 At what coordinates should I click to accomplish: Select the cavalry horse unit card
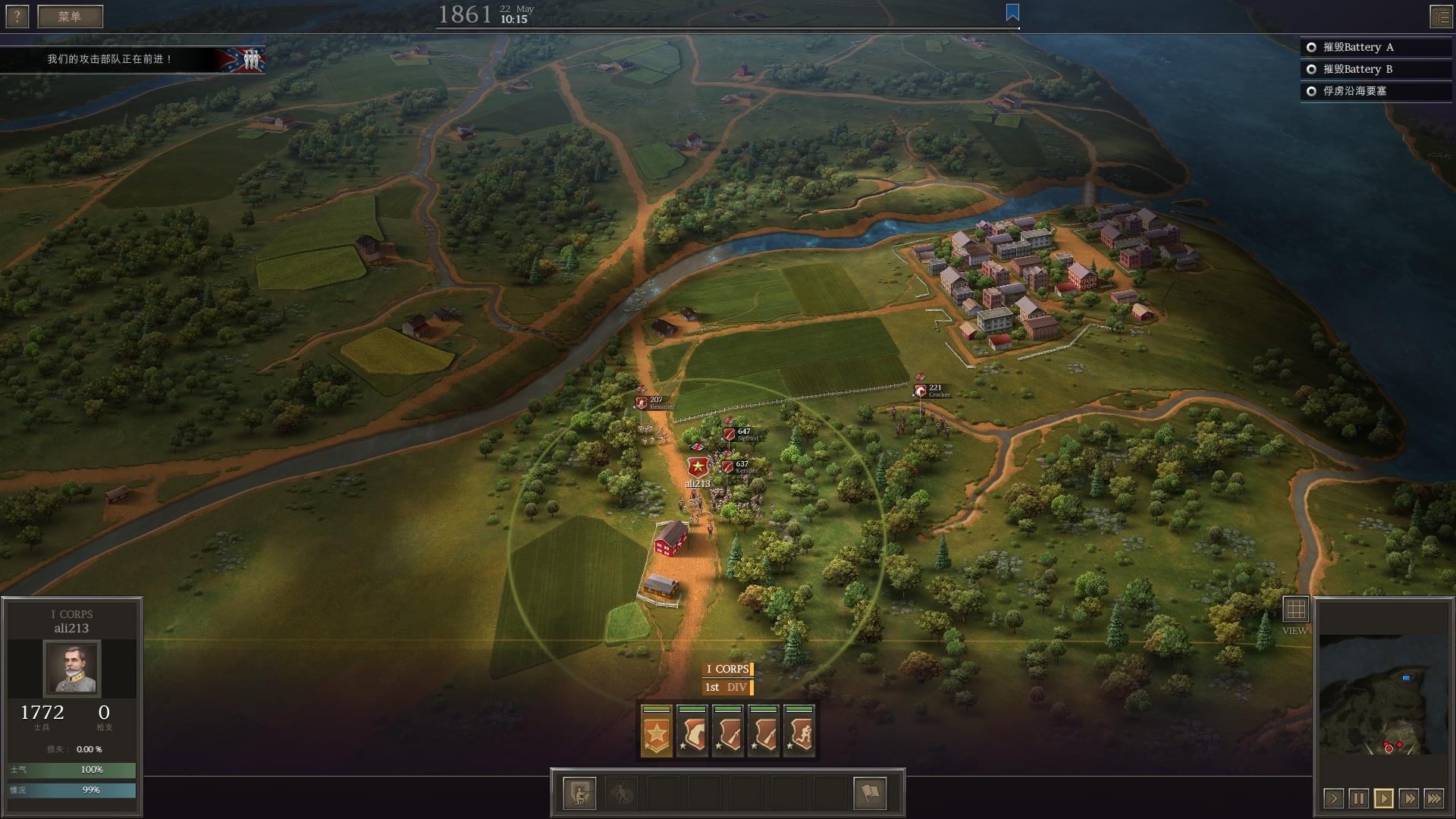(692, 732)
